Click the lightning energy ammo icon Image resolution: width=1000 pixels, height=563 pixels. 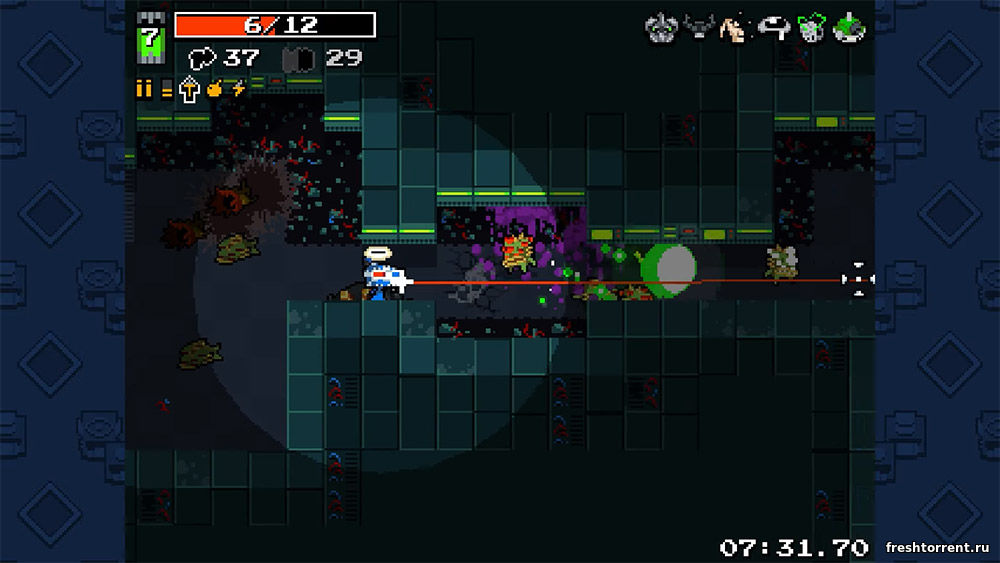(238, 88)
